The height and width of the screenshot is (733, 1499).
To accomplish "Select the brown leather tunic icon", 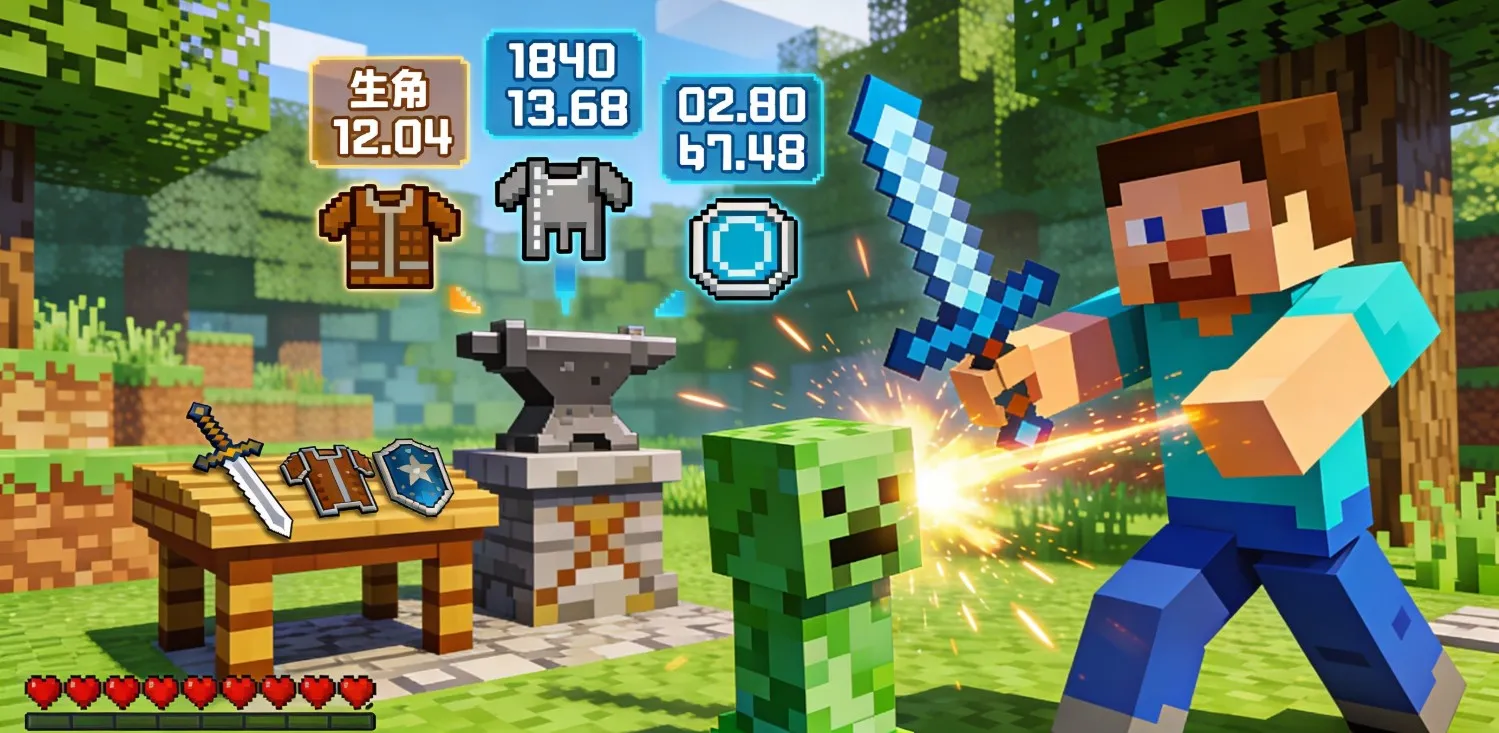I will coord(388,236).
